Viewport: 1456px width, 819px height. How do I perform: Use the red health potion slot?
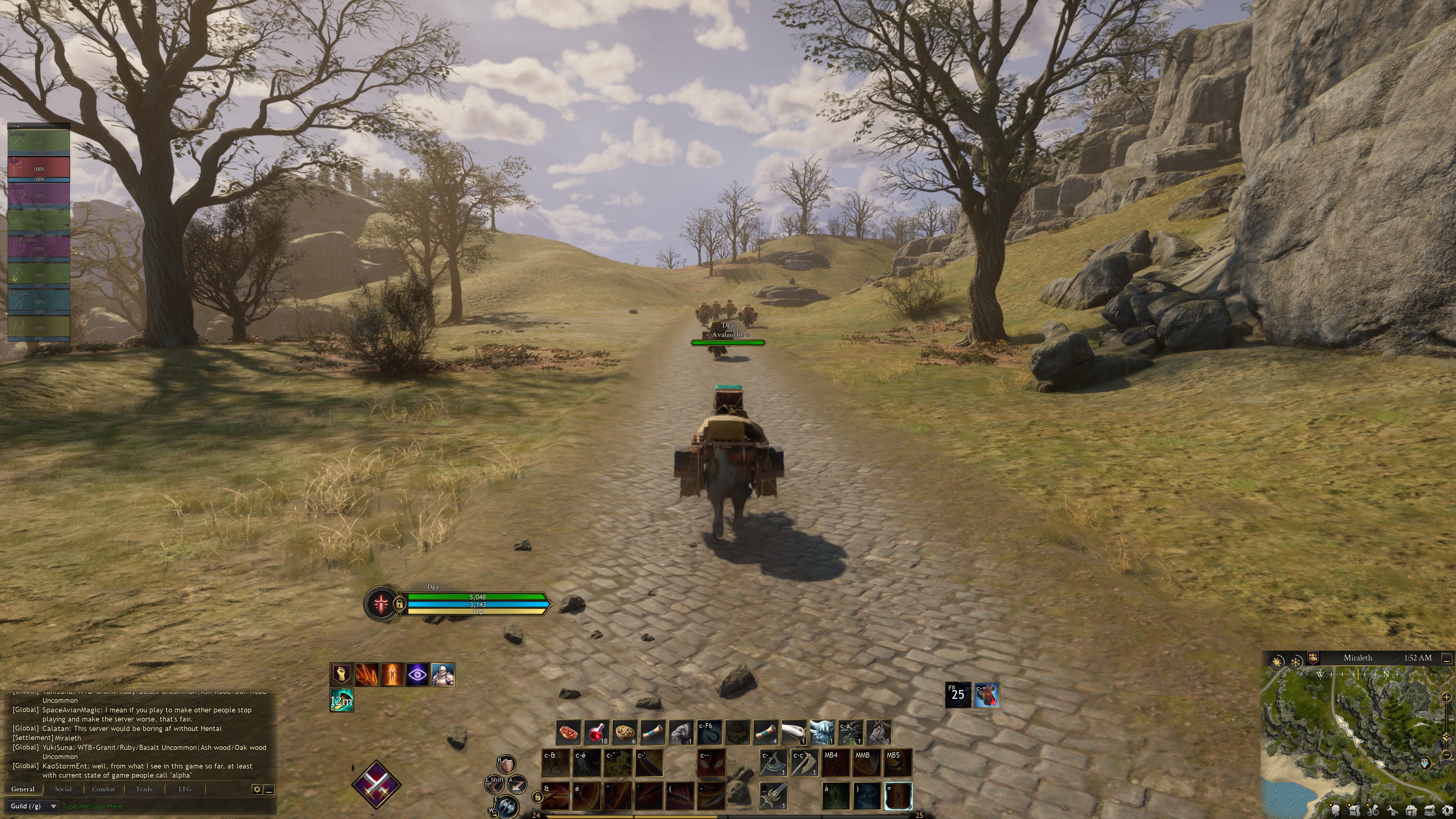coord(596,733)
